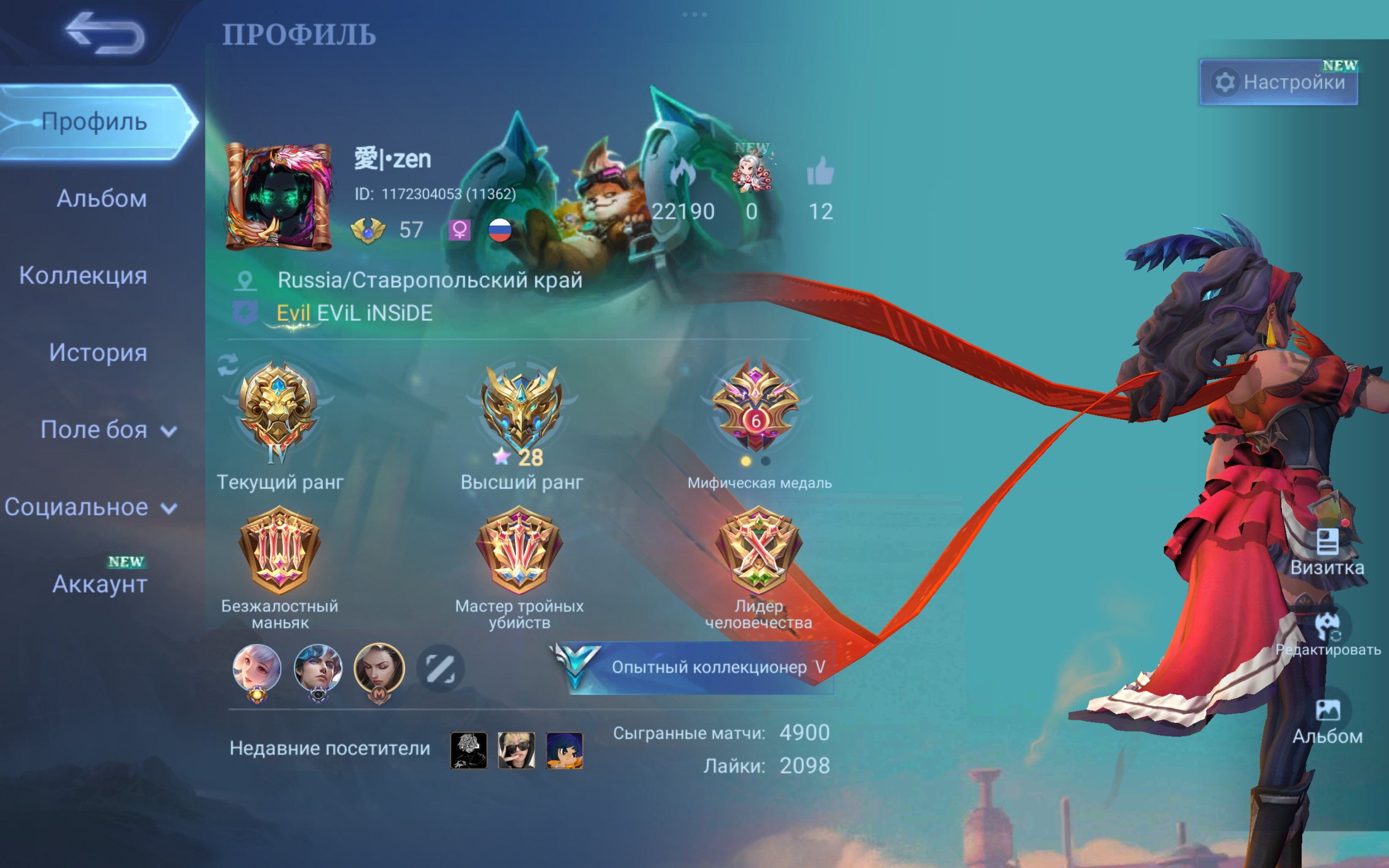
Task: Show the История tab
Action: tap(98, 353)
